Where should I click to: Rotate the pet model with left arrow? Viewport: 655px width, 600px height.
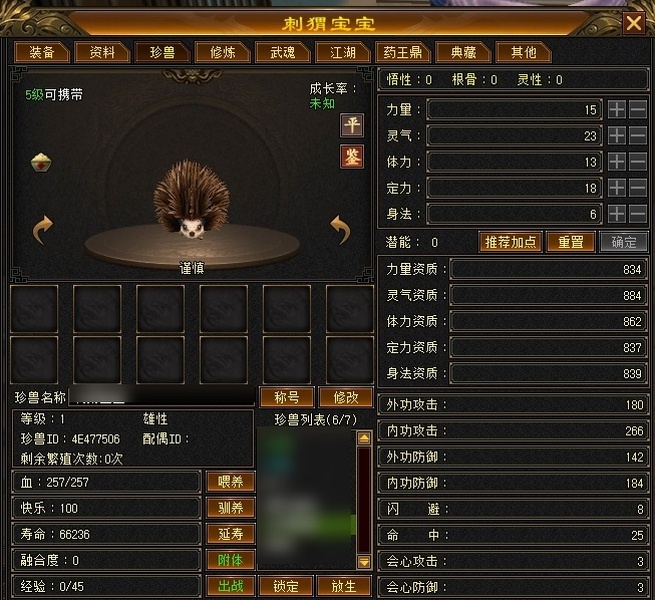coord(42,230)
